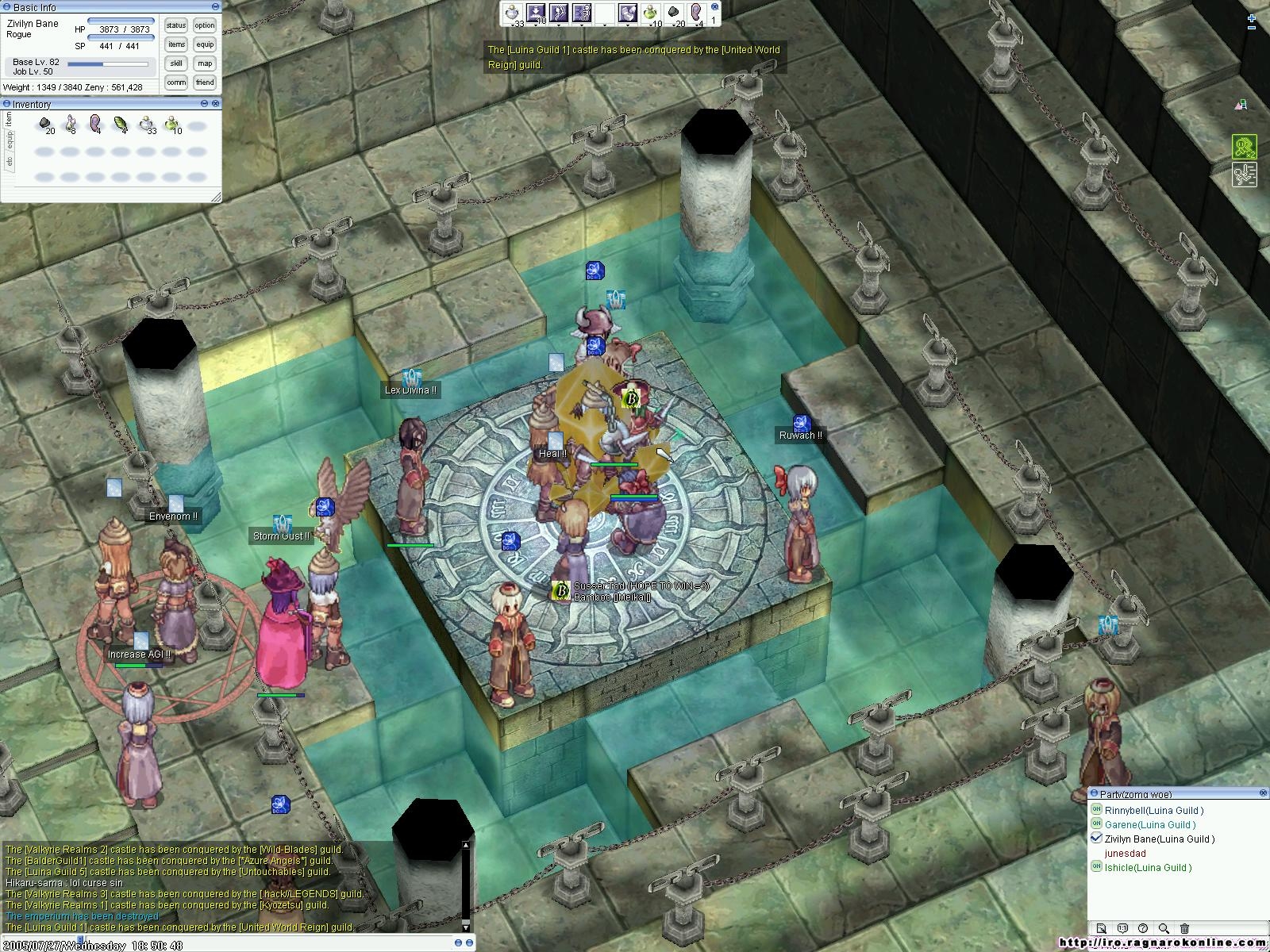Minimize the Basic Info window
The width and height of the screenshot is (1270, 952).
tap(216, 7)
